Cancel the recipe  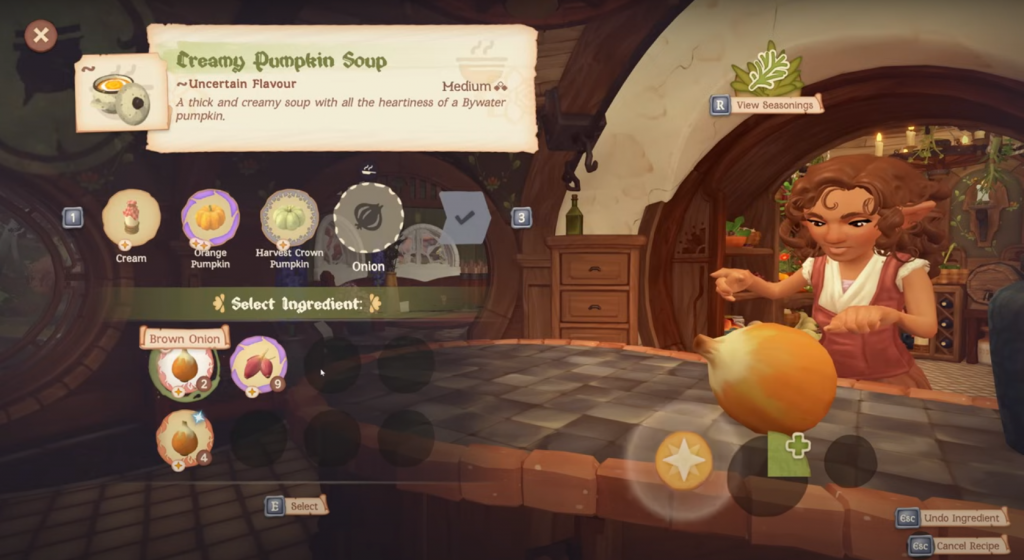click(x=959, y=546)
